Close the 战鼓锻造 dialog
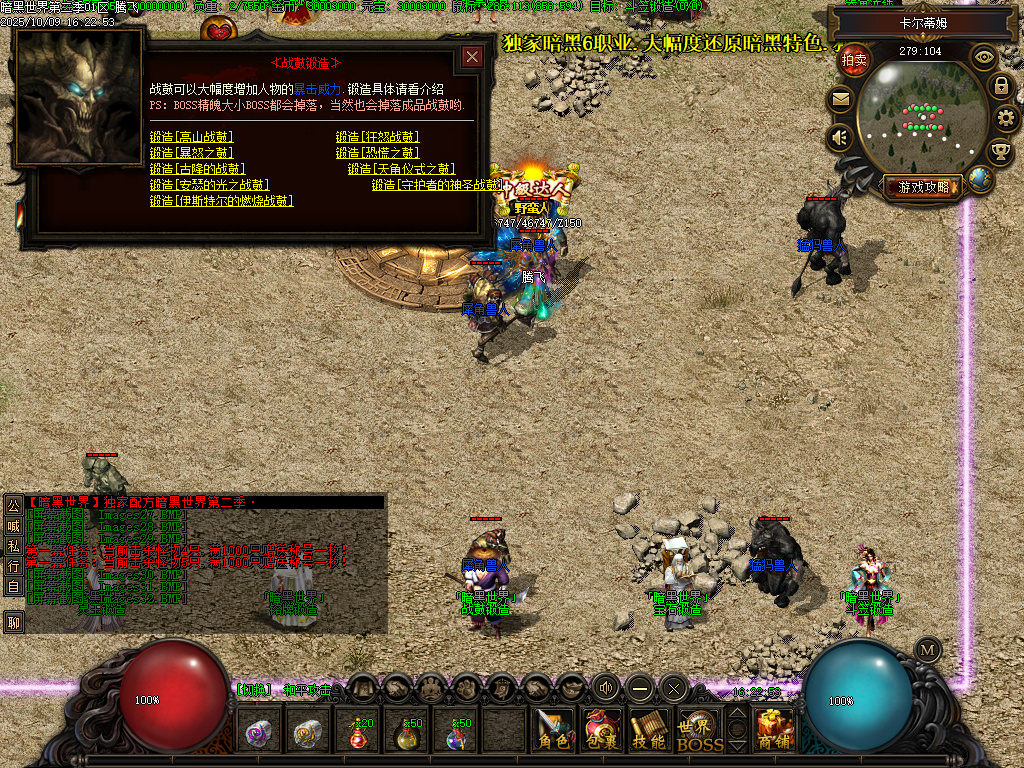The image size is (1024, 768). [x=472, y=57]
